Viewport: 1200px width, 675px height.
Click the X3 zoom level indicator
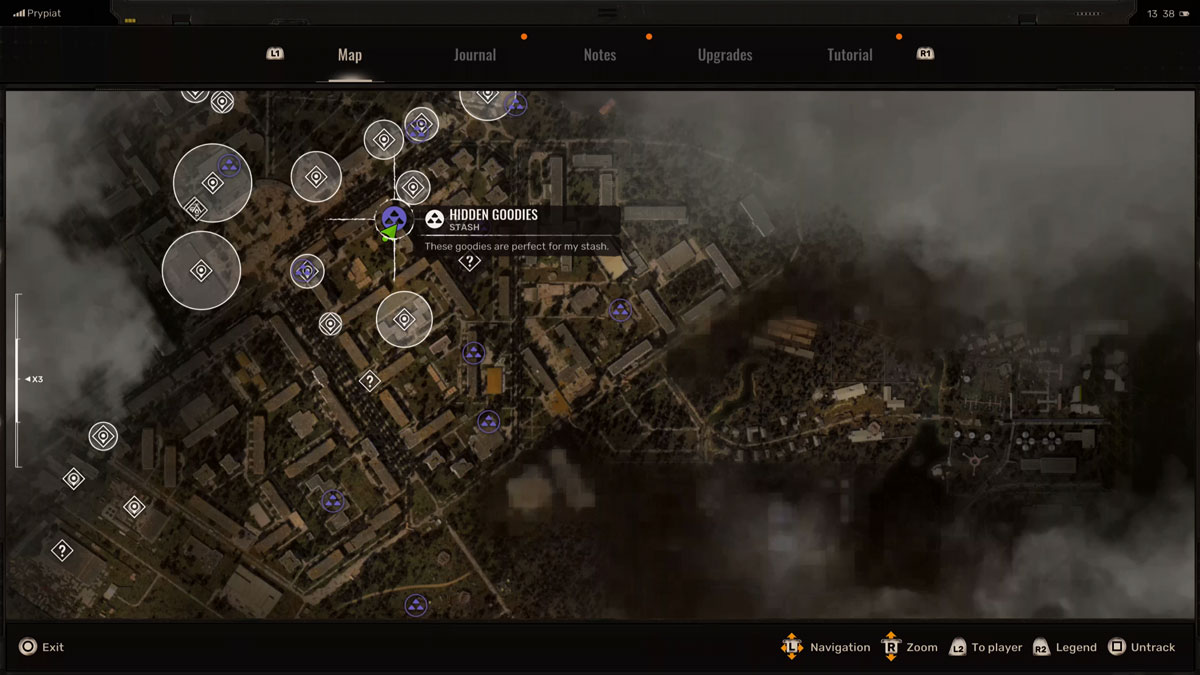[x=34, y=379]
